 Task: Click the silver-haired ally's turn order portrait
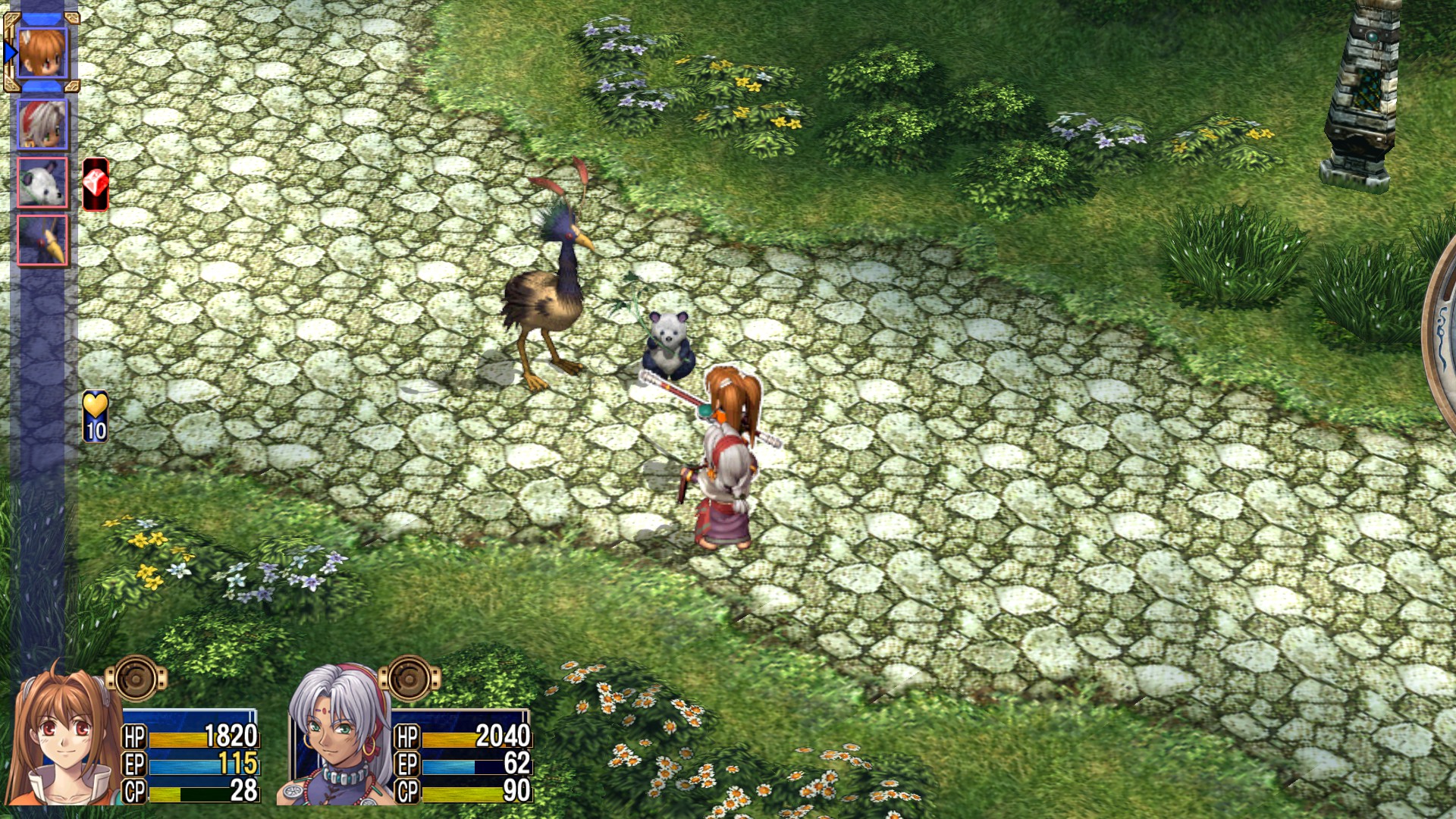click(x=42, y=124)
